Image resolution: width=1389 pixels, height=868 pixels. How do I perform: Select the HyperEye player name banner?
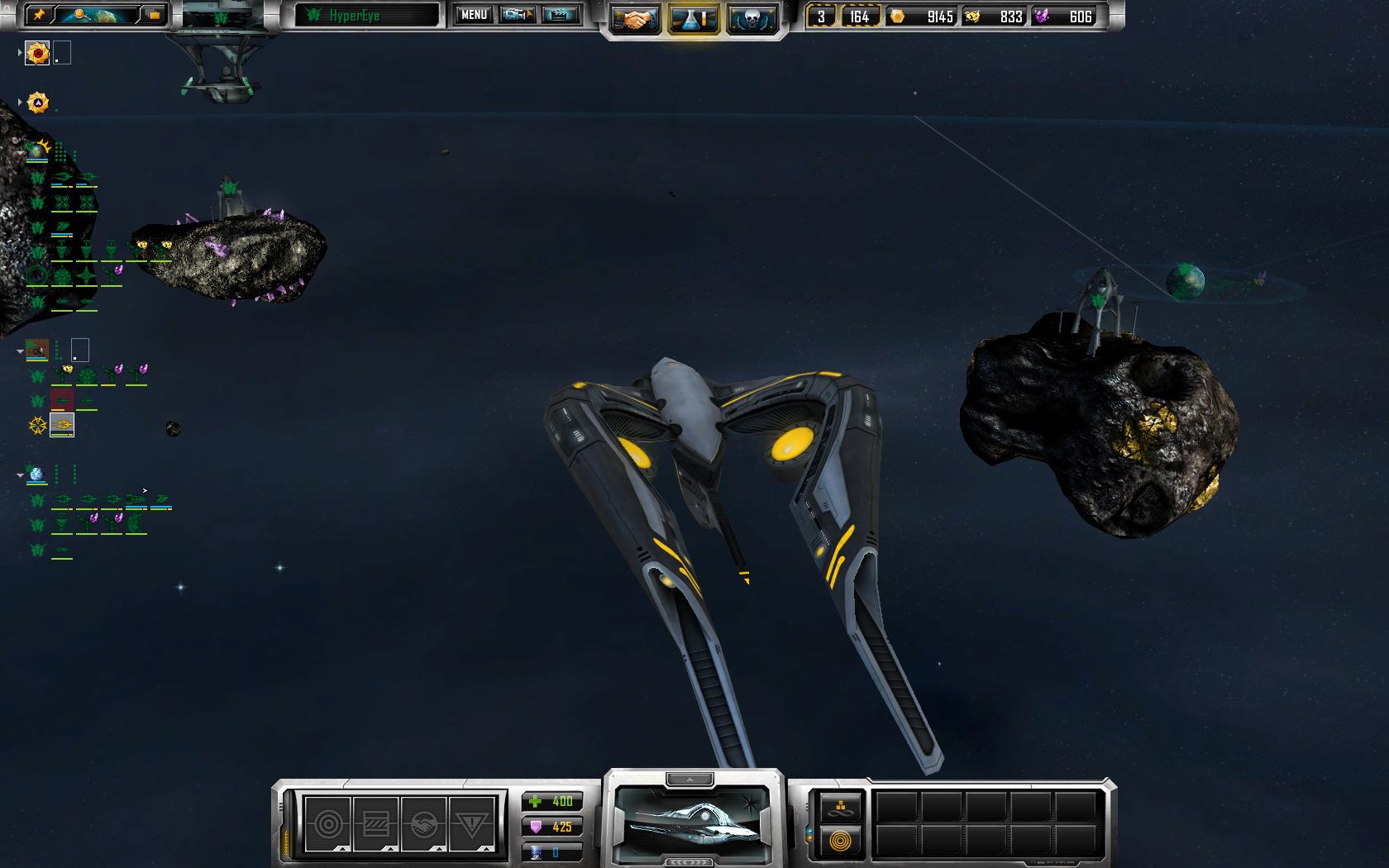pos(367,16)
